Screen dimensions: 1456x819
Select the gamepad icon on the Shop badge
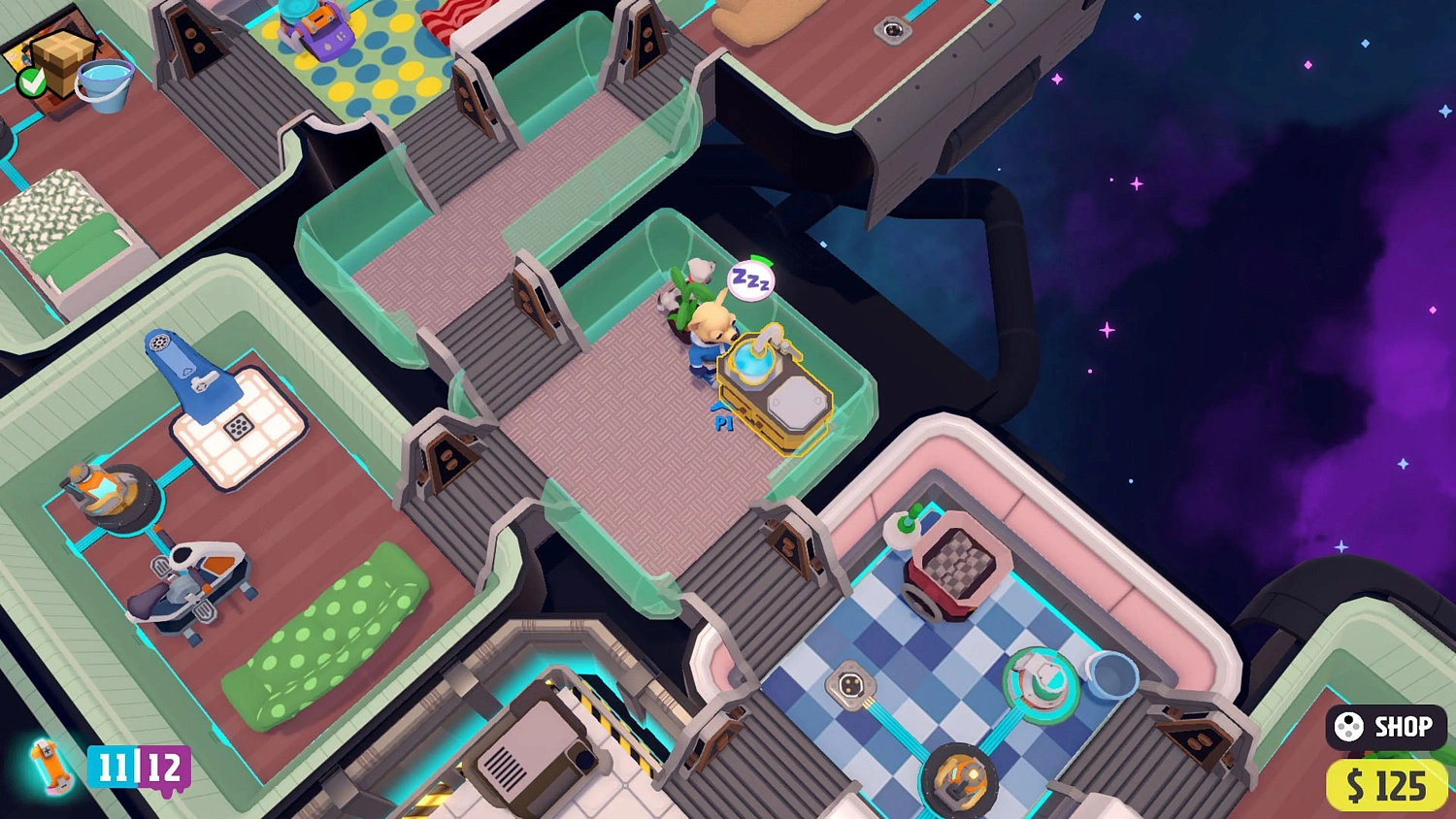(1349, 727)
